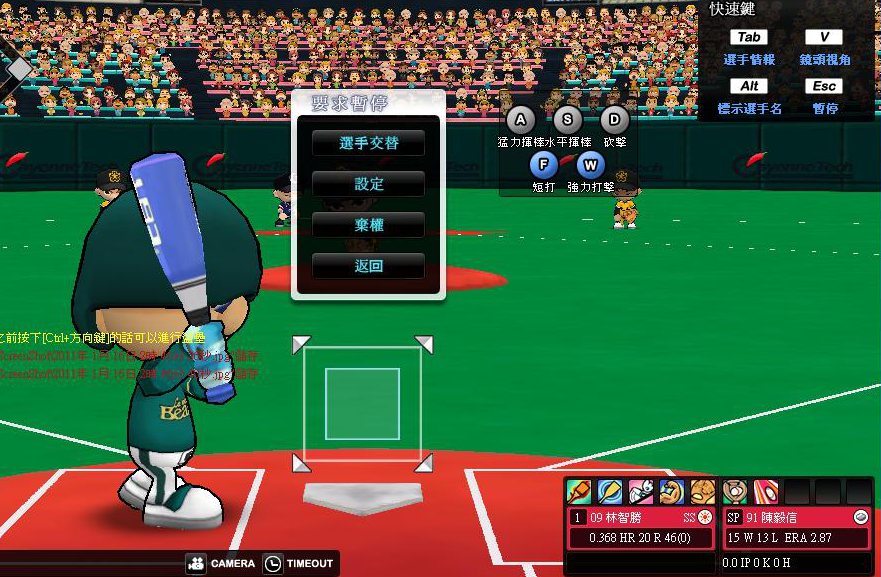Activate the pink streaking baseball skill icon

pyautogui.click(x=765, y=491)
